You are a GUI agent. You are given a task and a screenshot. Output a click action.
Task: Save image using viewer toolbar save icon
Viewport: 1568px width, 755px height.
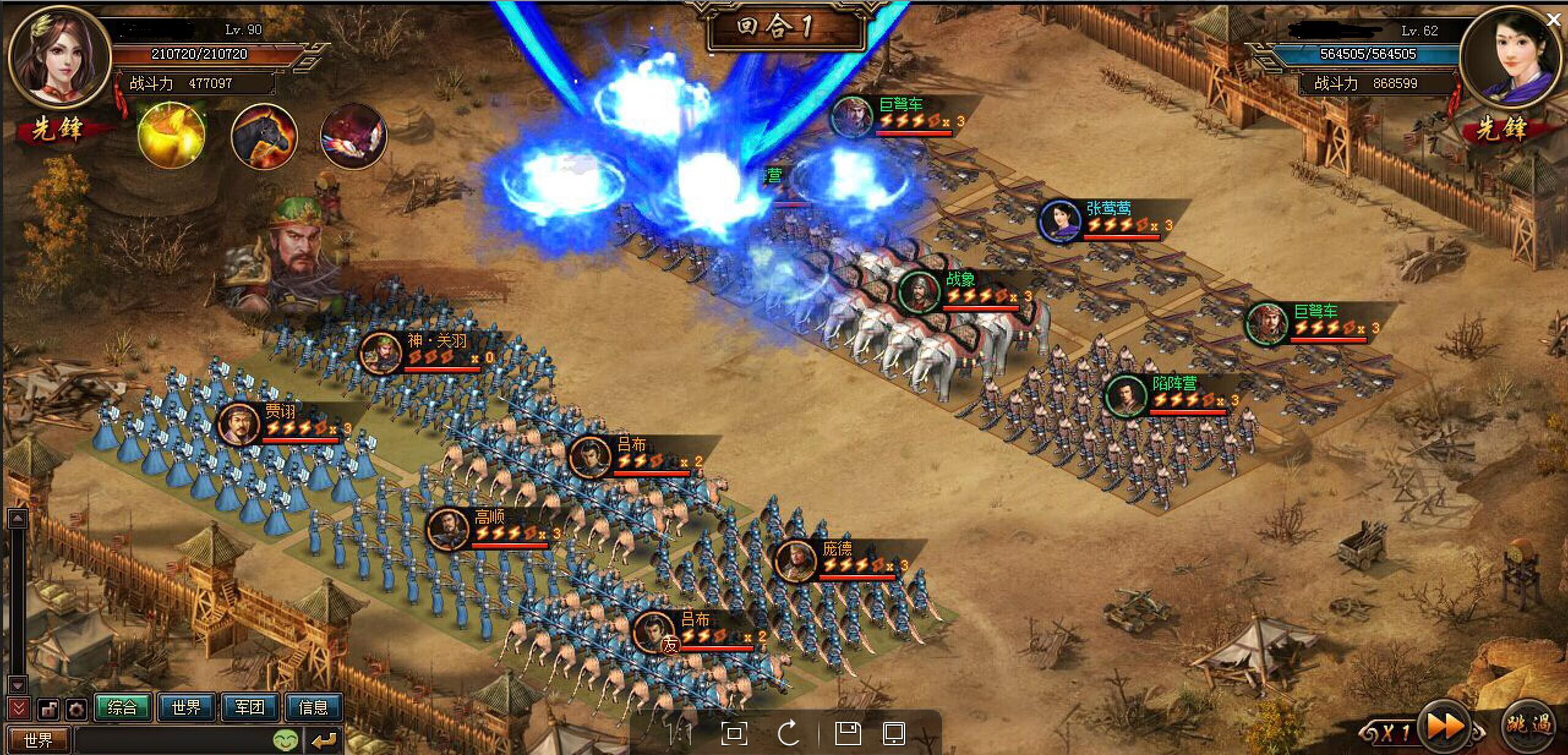click(x=848, y=732)
